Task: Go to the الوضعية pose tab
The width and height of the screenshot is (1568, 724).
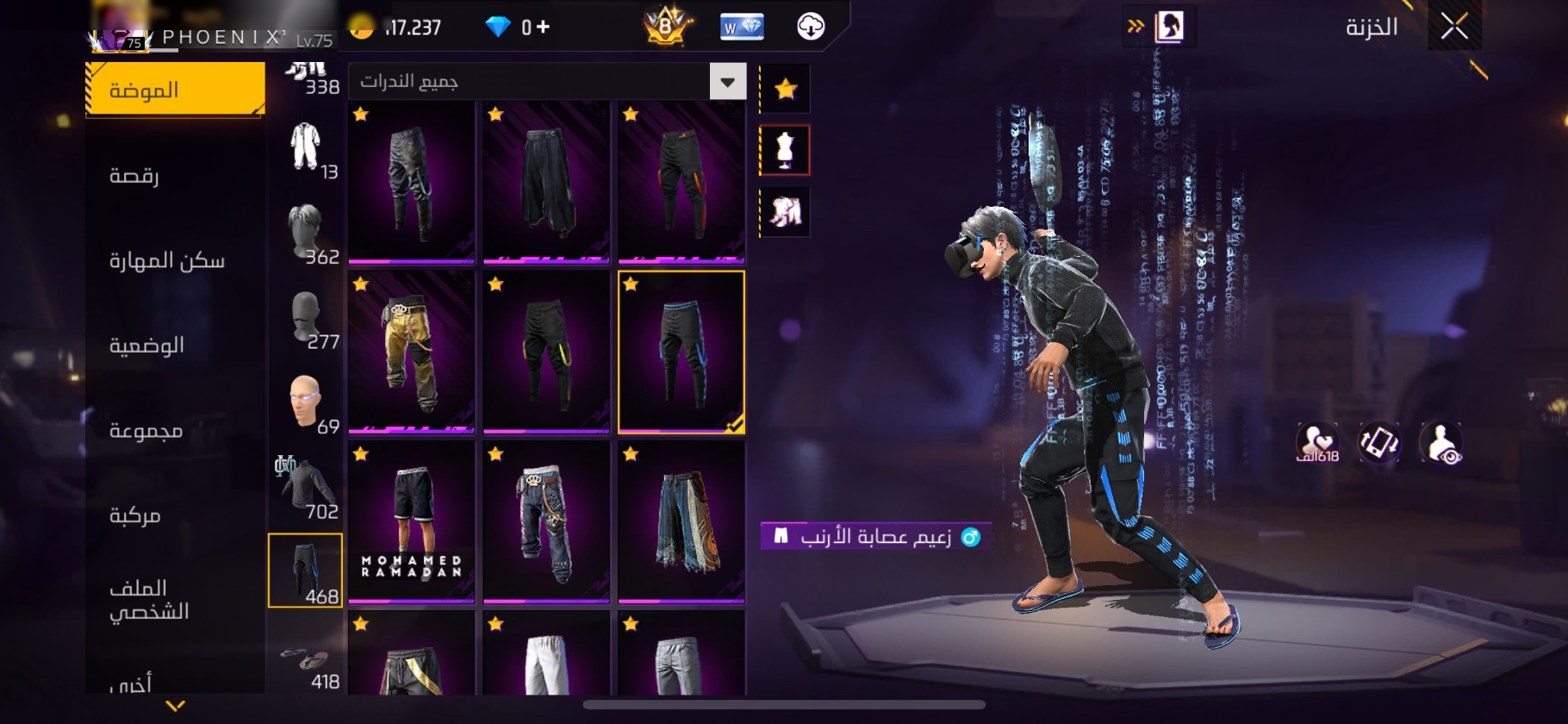Action: pos(146,346)
